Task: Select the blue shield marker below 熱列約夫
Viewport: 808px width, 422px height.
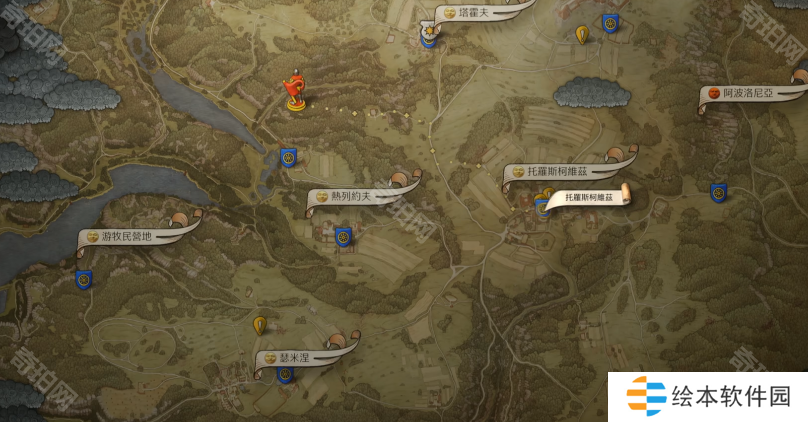Action: click(343, 237)
